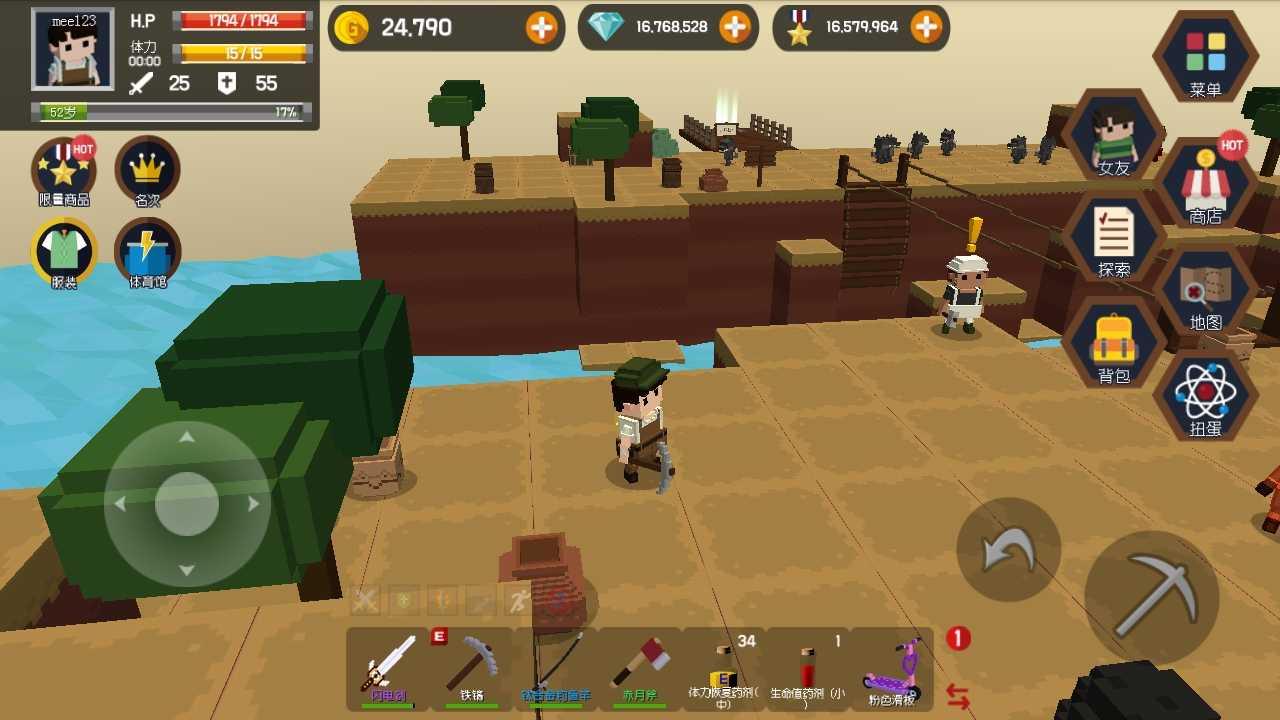Open the 服装 clothing menu

(64, 253)
